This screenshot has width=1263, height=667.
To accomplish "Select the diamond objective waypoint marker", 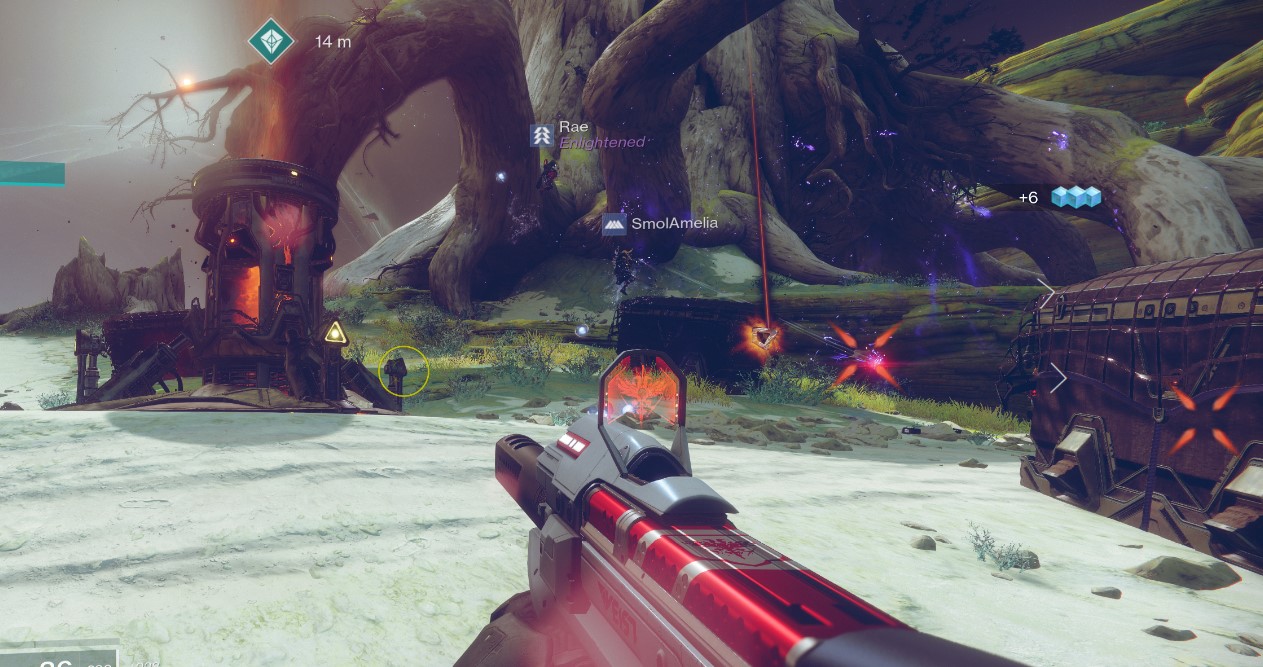I will tap(271, 42).
